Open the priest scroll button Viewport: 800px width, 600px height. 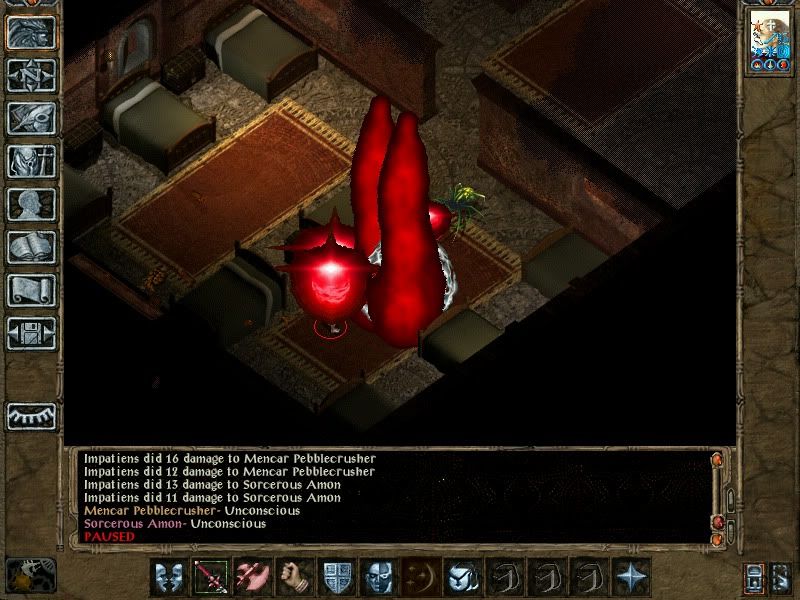point(31,290)
